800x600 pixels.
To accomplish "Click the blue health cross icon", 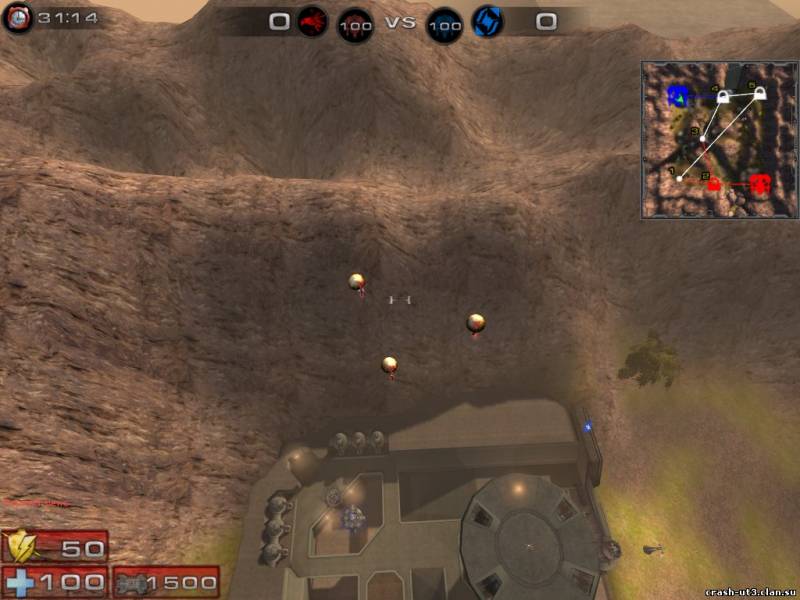I will [20, 581].
